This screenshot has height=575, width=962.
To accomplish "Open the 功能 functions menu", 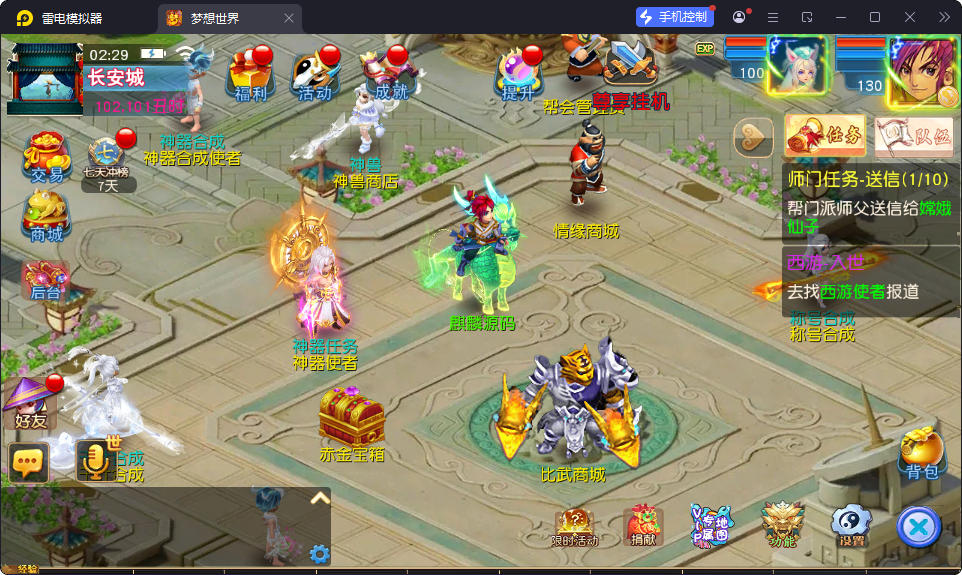I will (782, 524).
